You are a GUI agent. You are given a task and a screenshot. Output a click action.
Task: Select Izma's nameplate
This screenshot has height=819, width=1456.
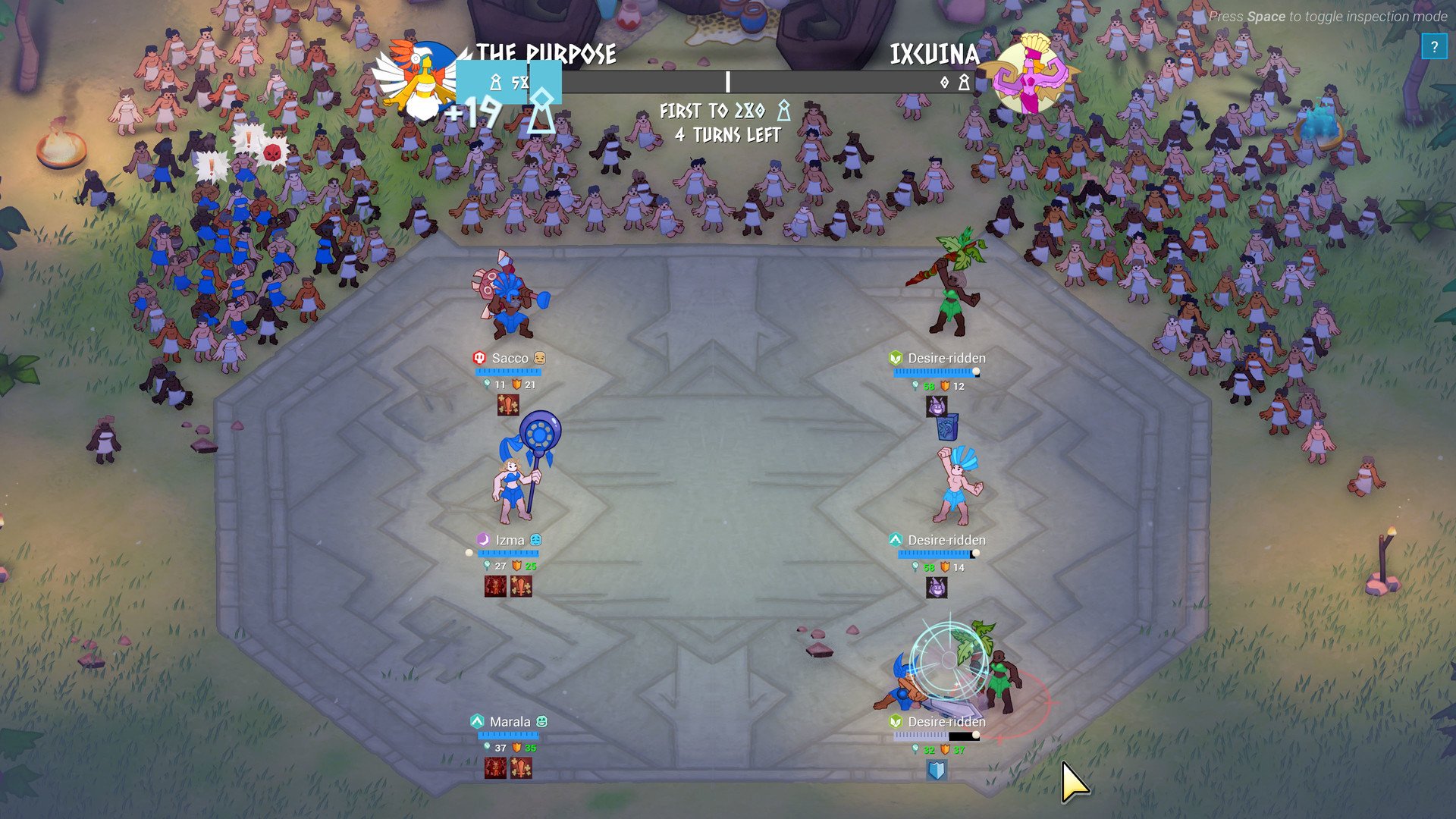point(510,540)
